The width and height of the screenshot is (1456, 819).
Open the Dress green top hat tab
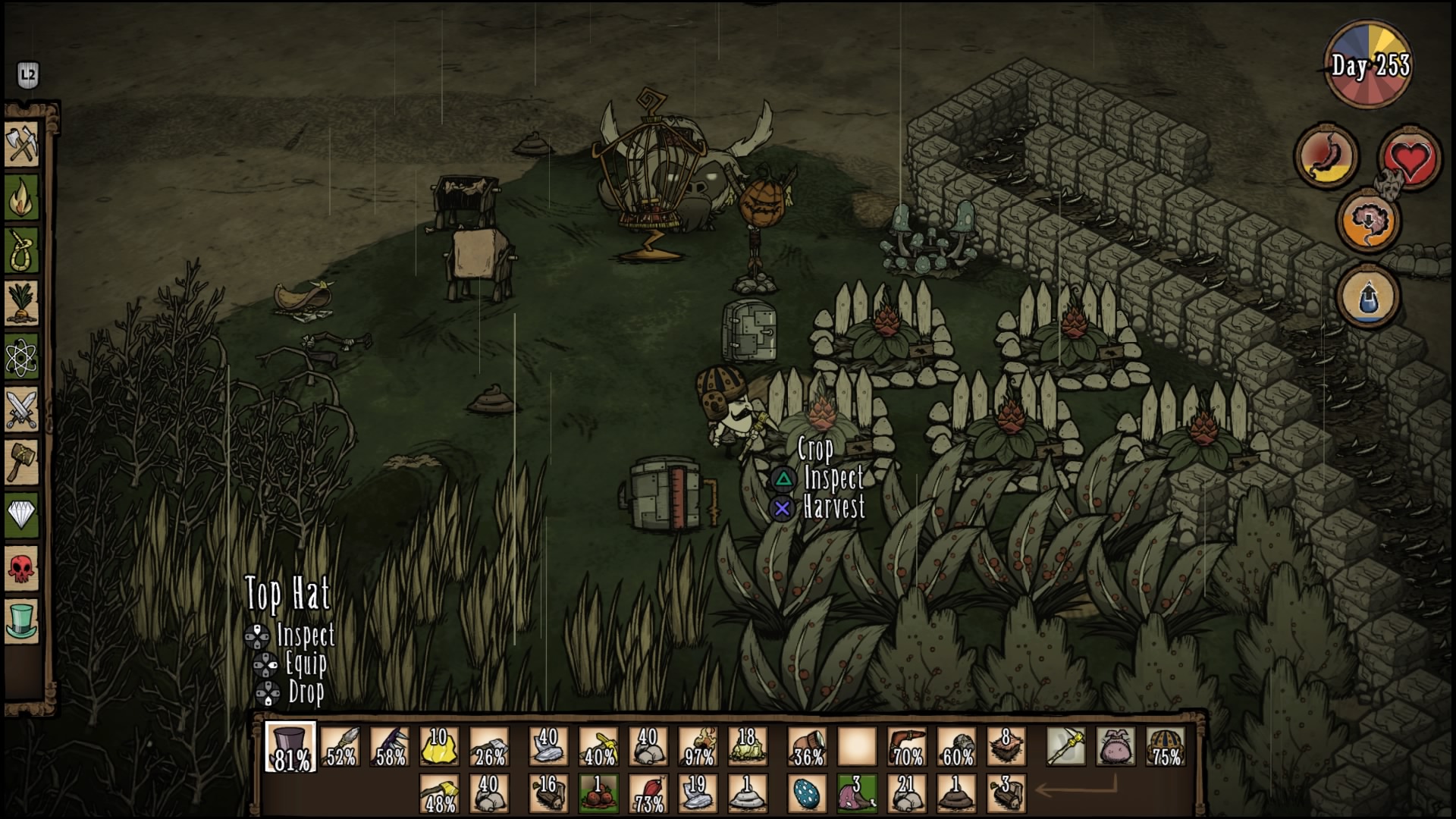(22, 621)
